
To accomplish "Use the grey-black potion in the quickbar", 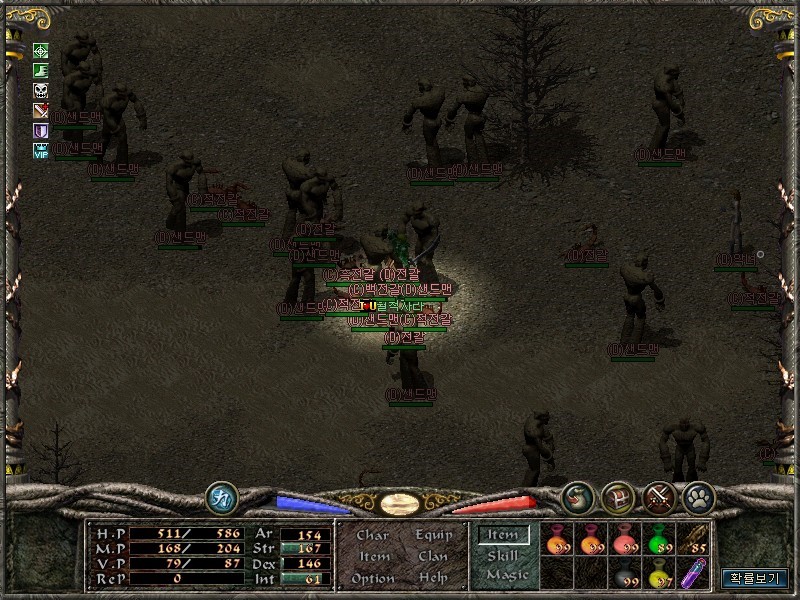I will [x=626, y=574].
